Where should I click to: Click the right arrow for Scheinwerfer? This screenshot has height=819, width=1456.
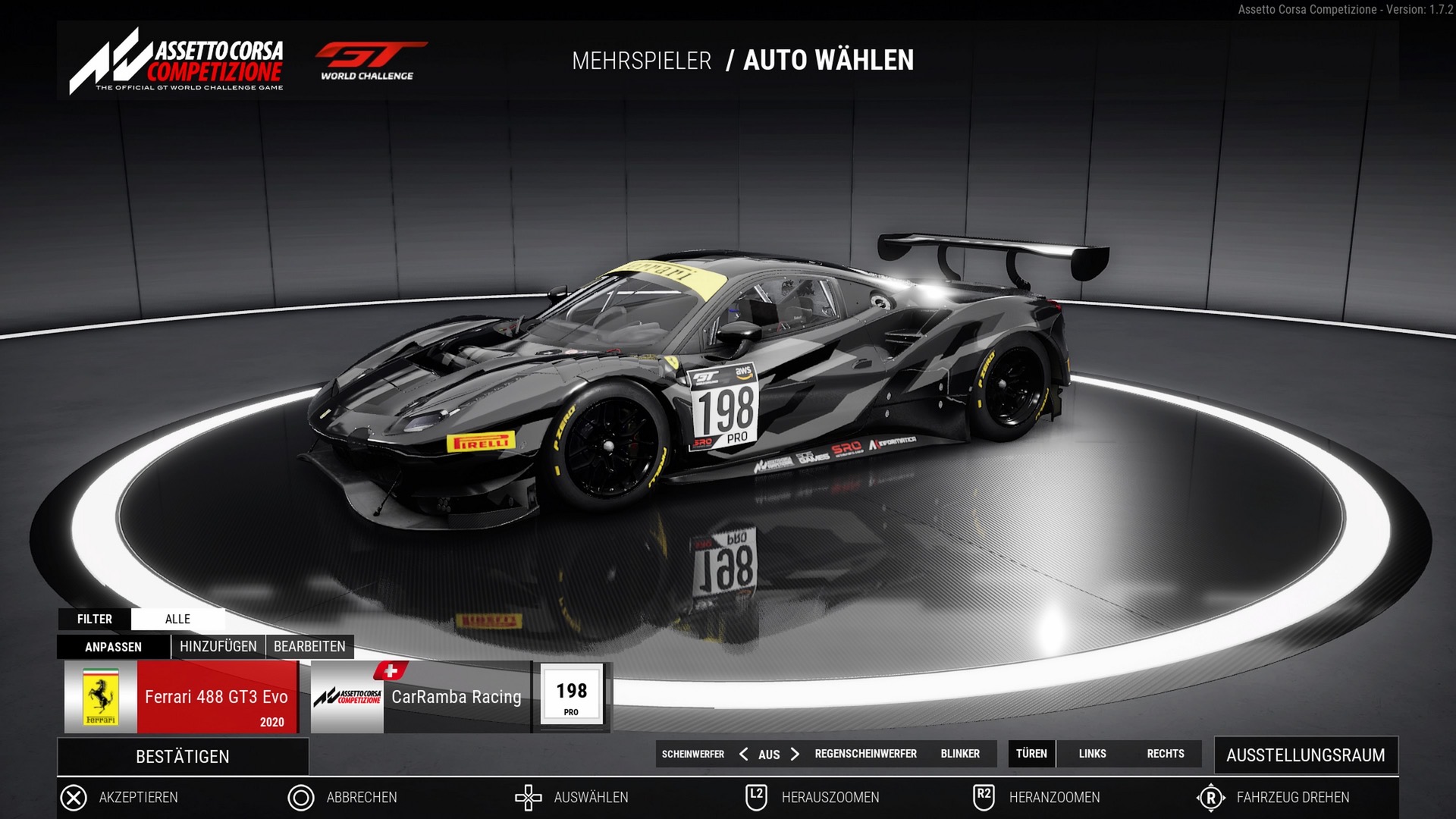click(x=795, y=754)
